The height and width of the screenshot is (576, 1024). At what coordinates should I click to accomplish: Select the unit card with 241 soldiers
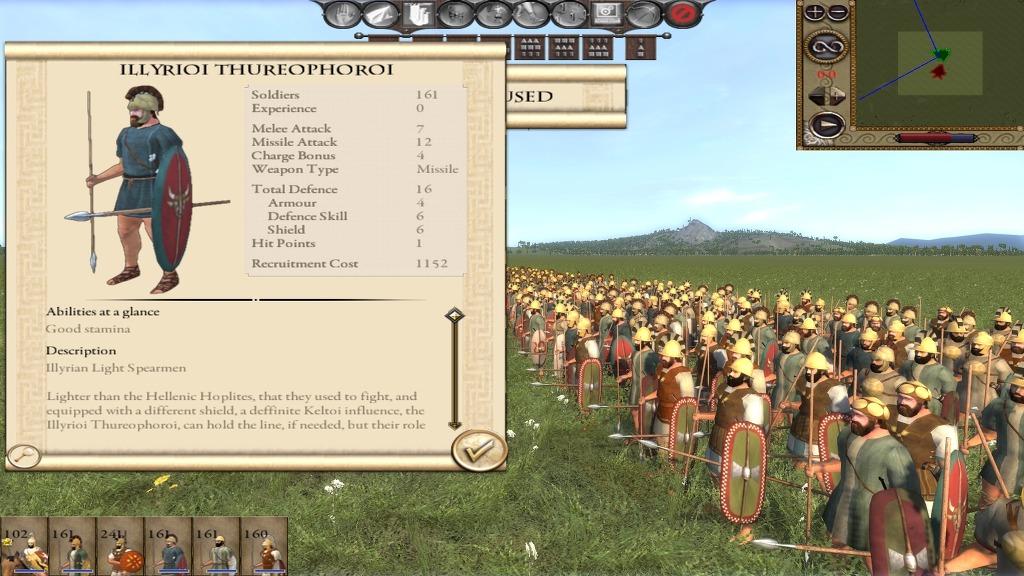click(120, 547)
